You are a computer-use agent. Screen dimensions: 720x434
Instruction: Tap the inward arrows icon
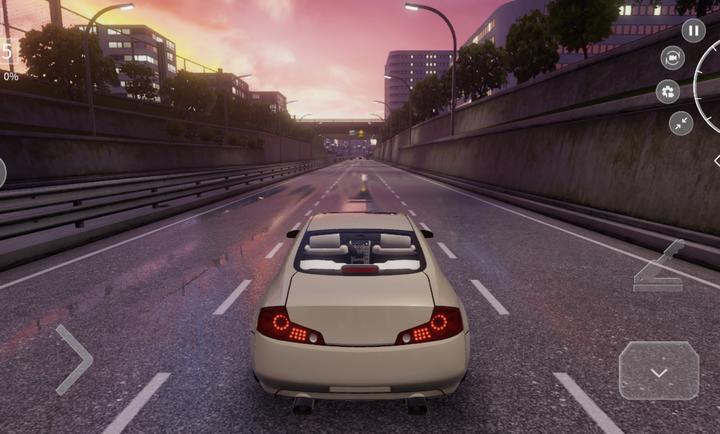[x=681, y=123]
